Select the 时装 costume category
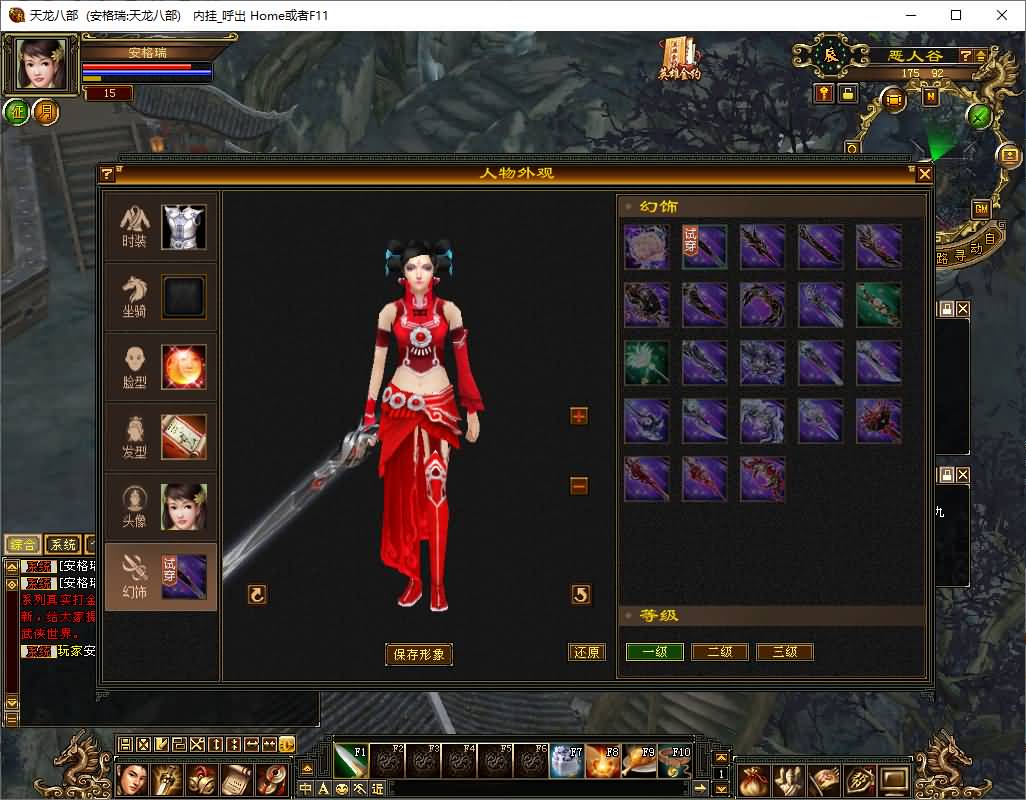This screenshot has height=800, width=1026. [x=160, y=228]
